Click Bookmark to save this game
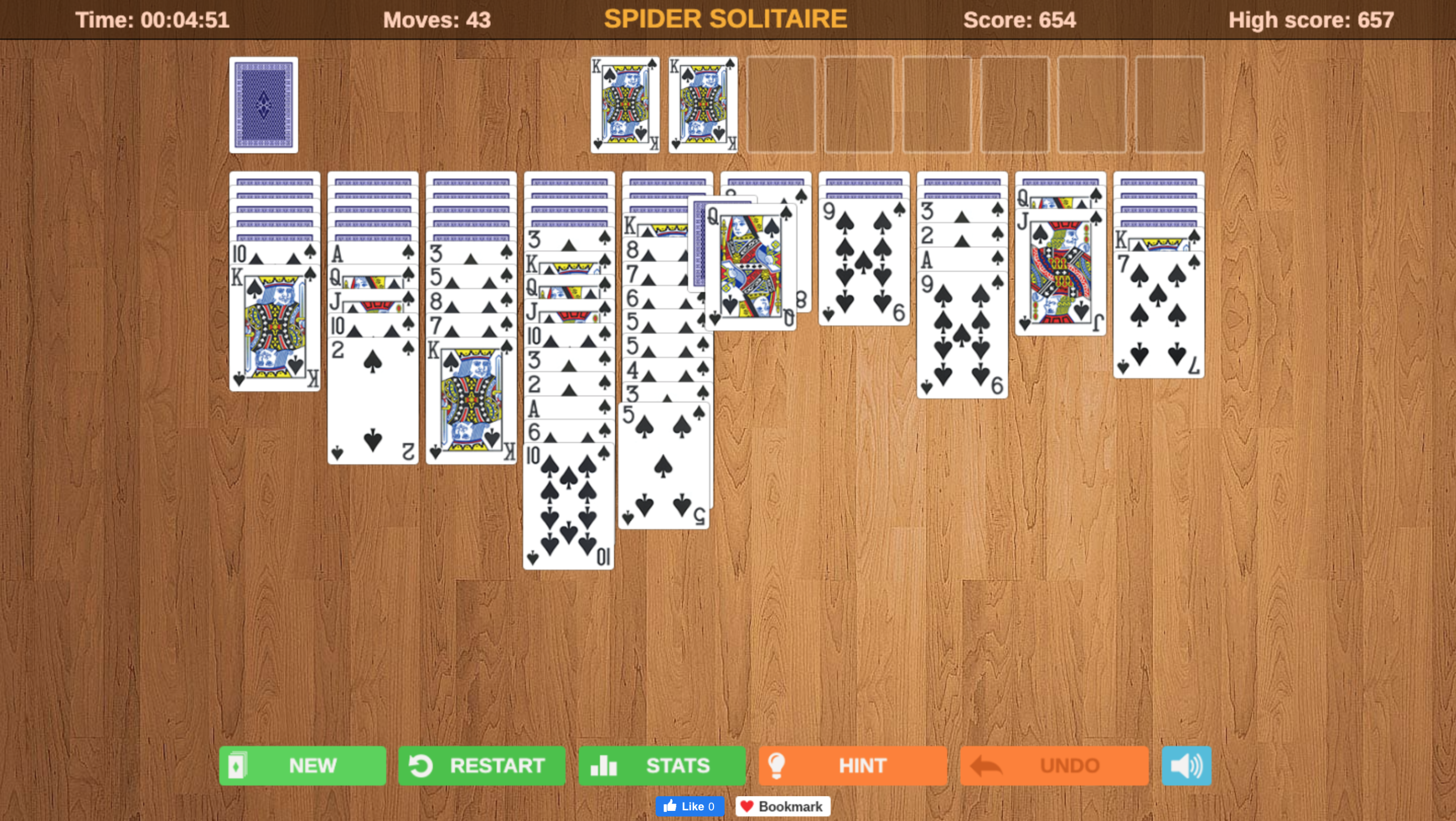 (783, 806)
